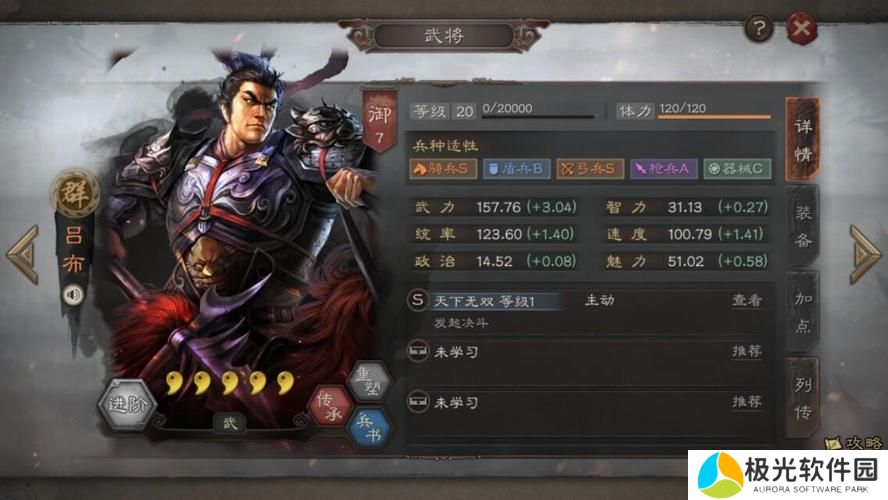The image size is (888, 500).
Task: View details of 天下无双 skill
Action: tap(746, 300)
